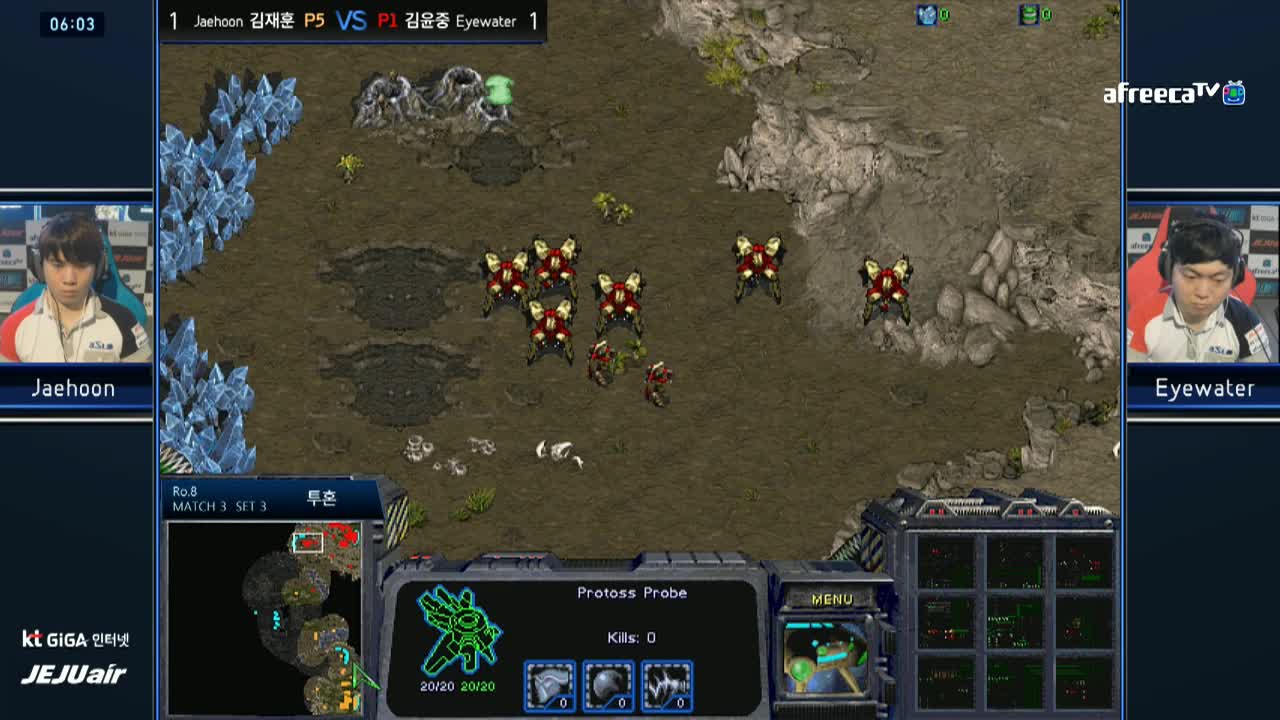
Task: Click the plasma shields upgrade icon
Action: 608,686
